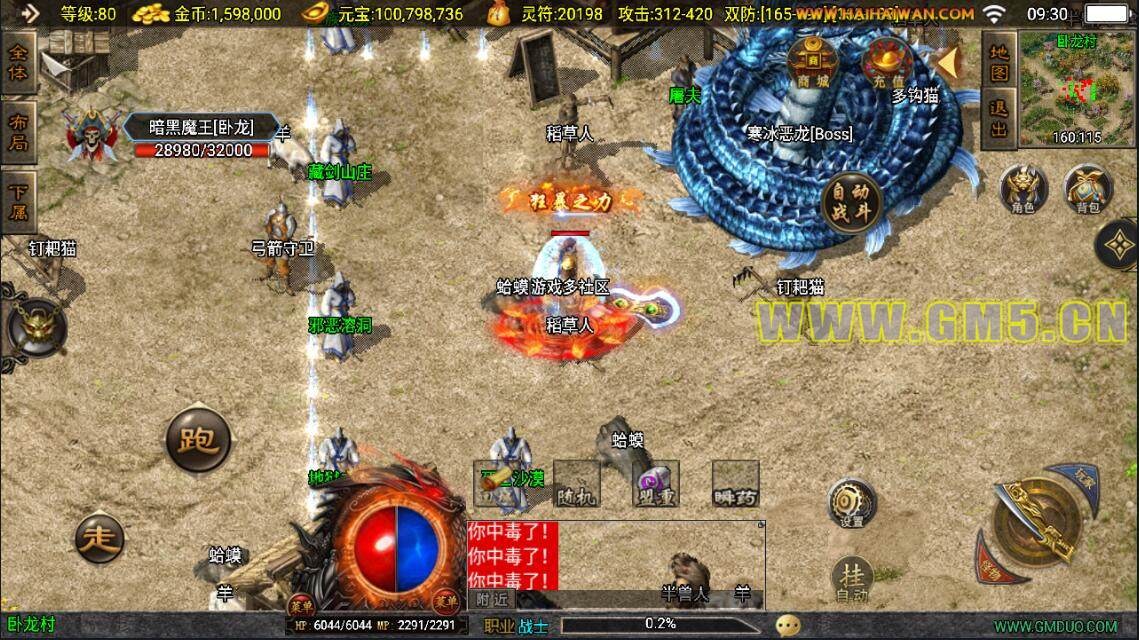Select the 跑 run button

point(199,439)
